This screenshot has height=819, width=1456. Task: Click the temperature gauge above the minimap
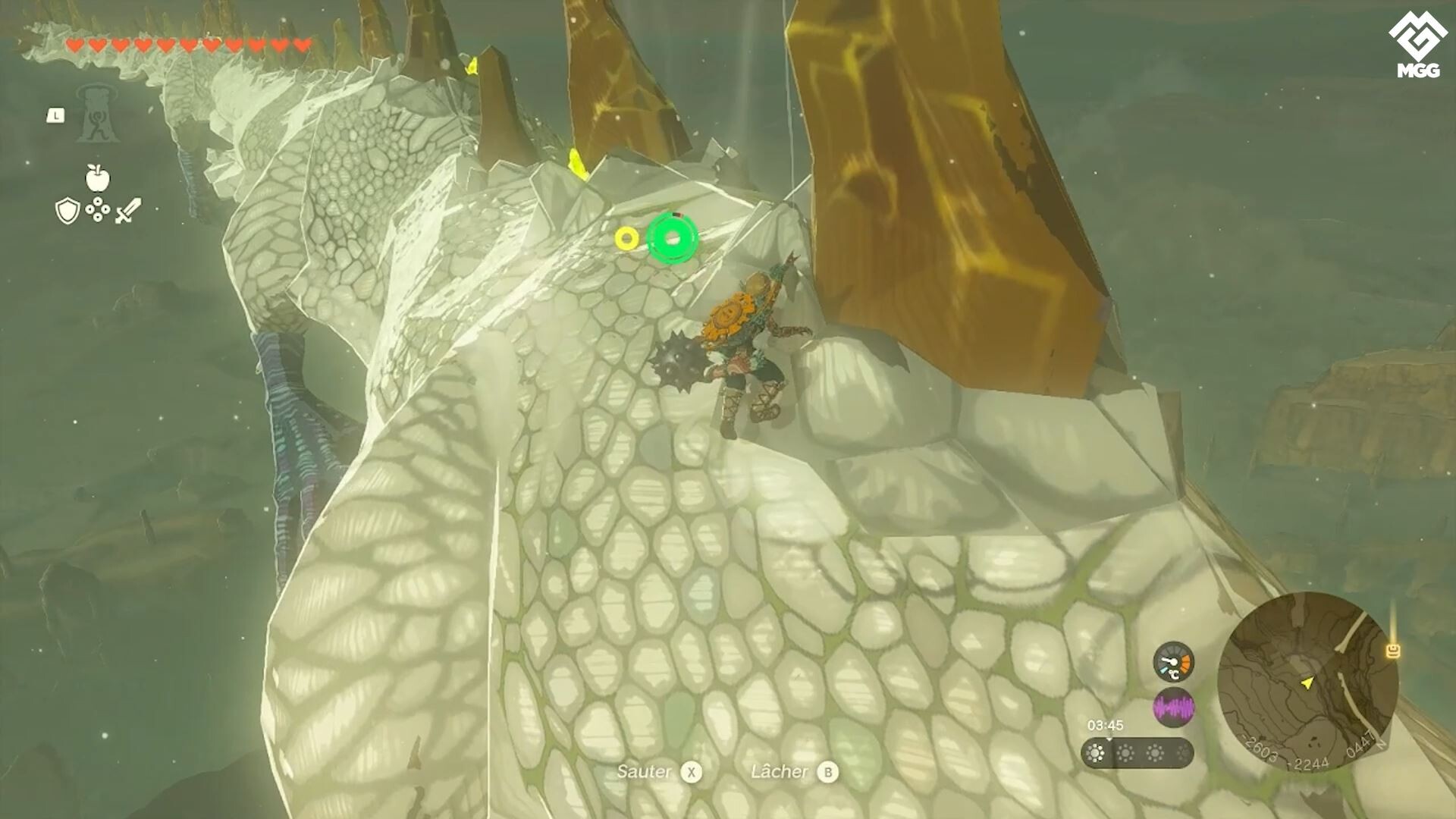[1174, 662]
